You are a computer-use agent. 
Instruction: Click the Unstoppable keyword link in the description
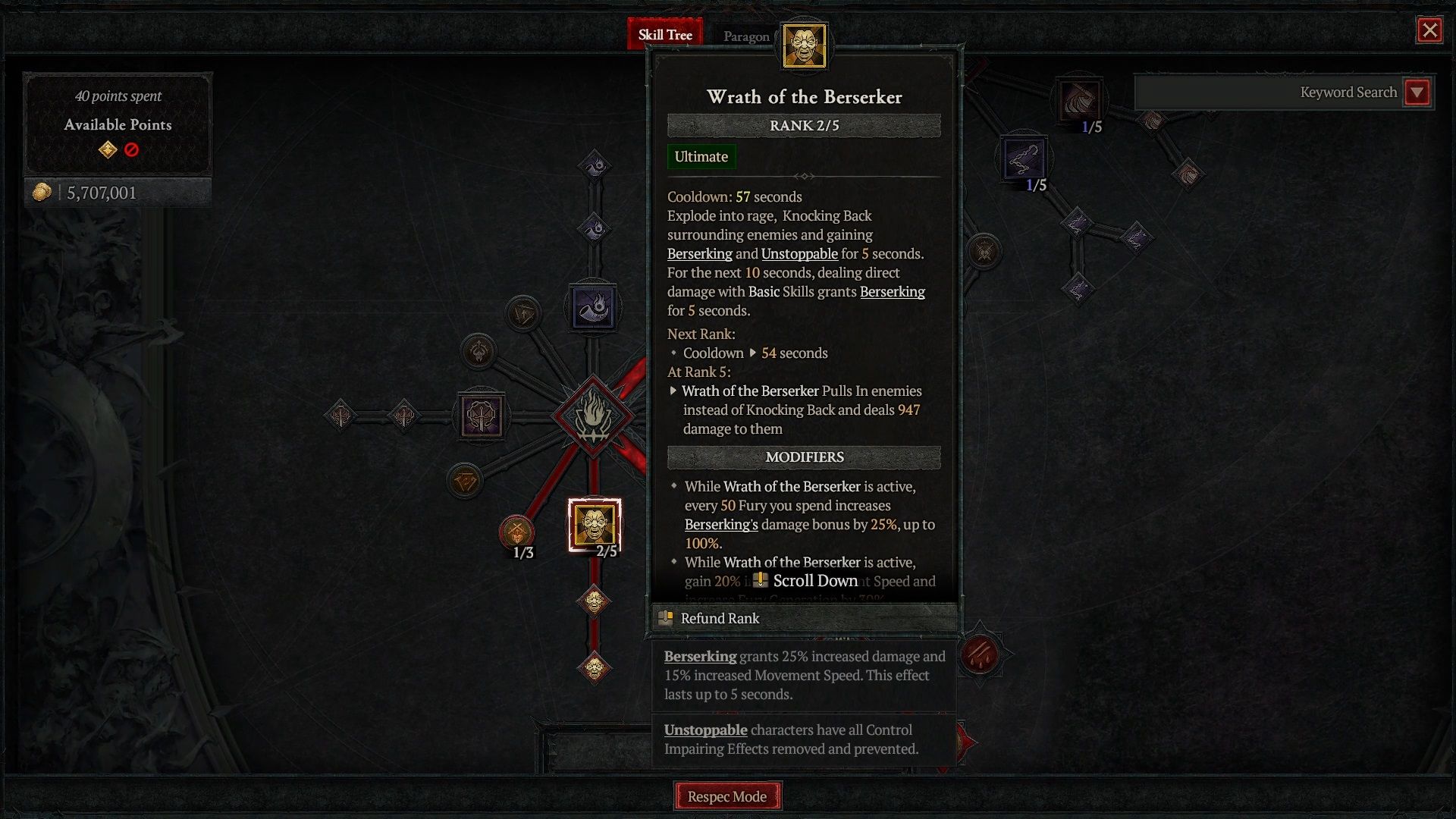coord(799,254)
